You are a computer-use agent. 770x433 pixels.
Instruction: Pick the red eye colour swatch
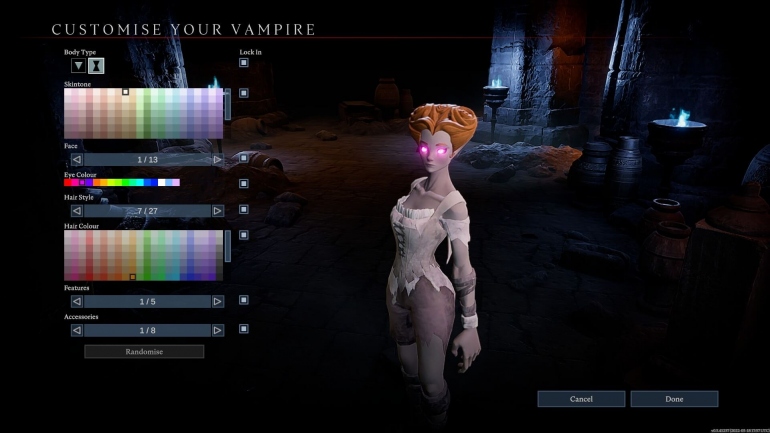pos(68,183)
